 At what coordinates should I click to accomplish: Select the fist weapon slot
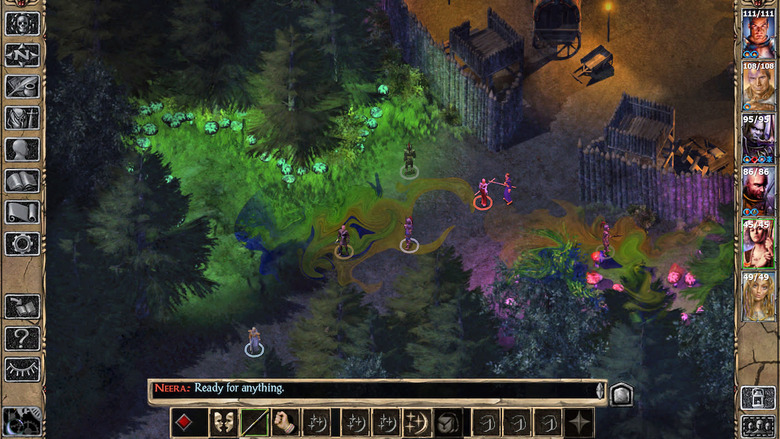(x=286, y=422)
